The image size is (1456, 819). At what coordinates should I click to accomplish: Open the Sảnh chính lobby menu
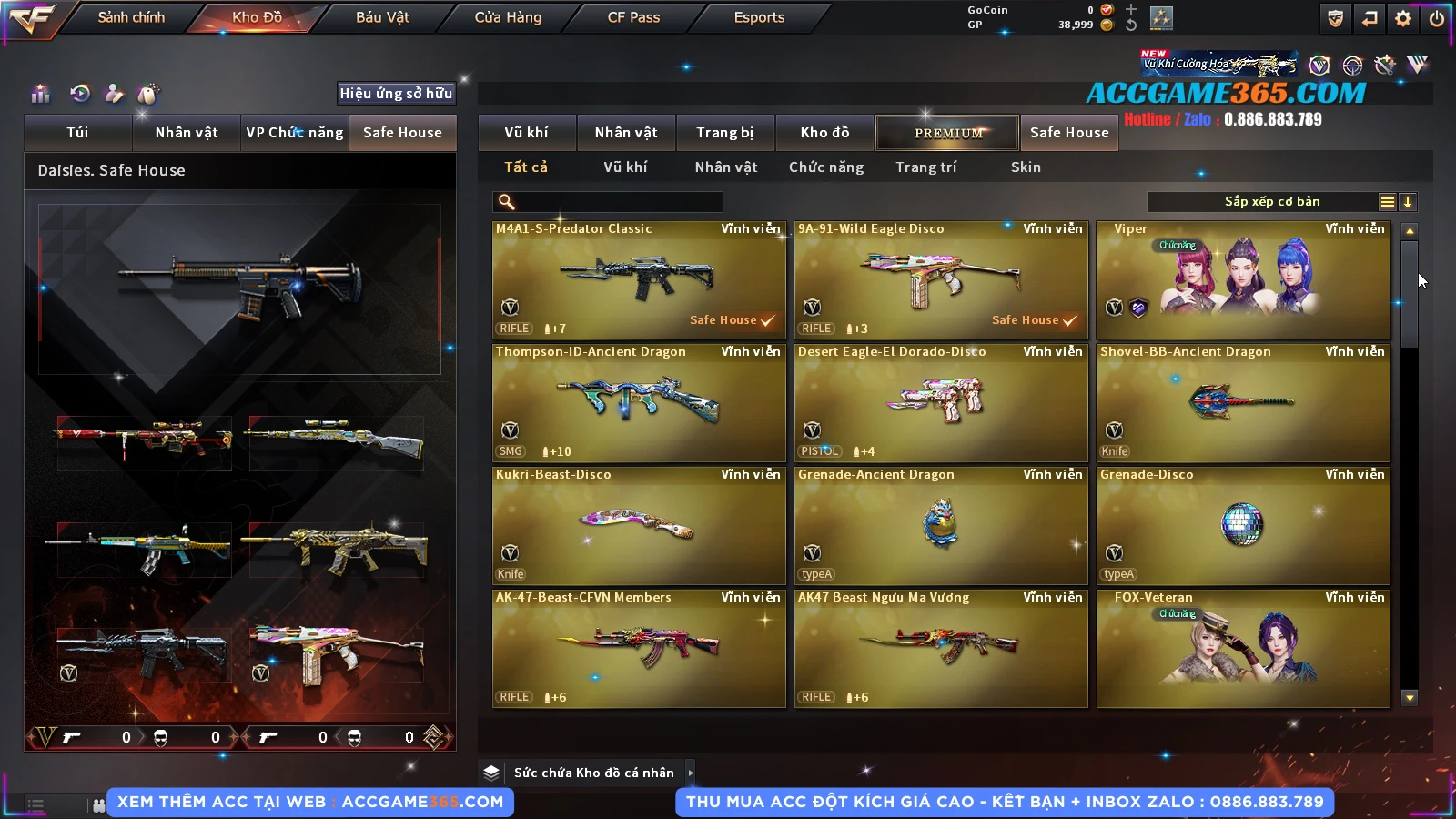coord(131,17)
